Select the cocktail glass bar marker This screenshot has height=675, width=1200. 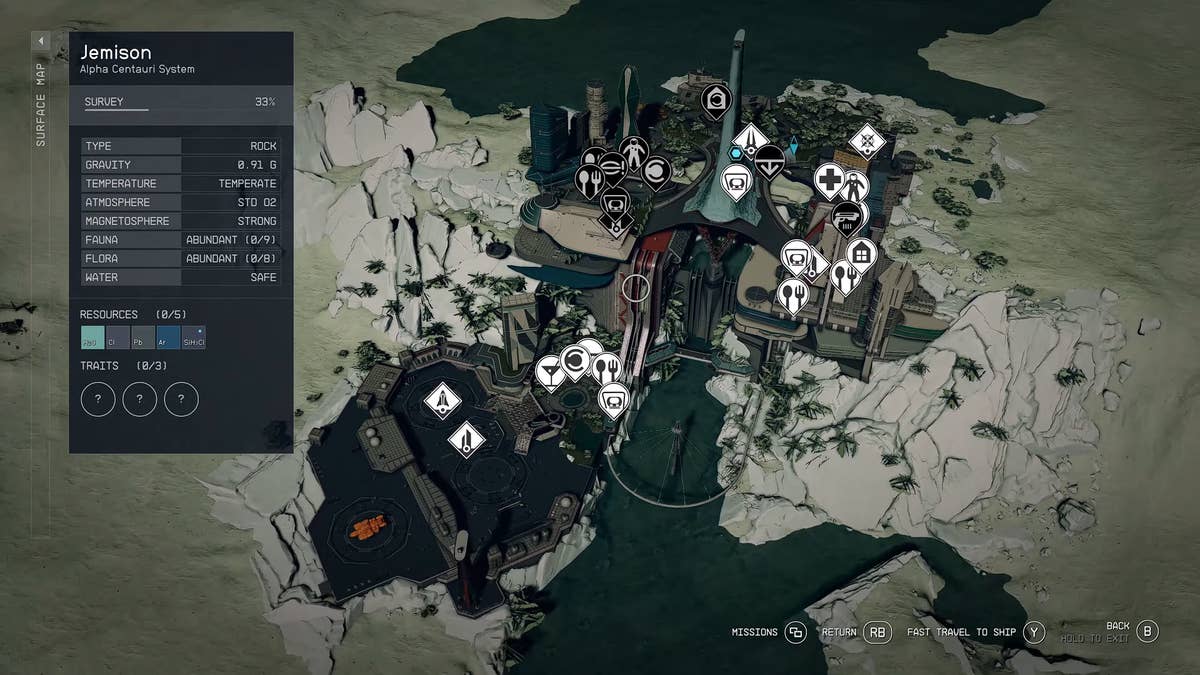(x=549, y=371)
